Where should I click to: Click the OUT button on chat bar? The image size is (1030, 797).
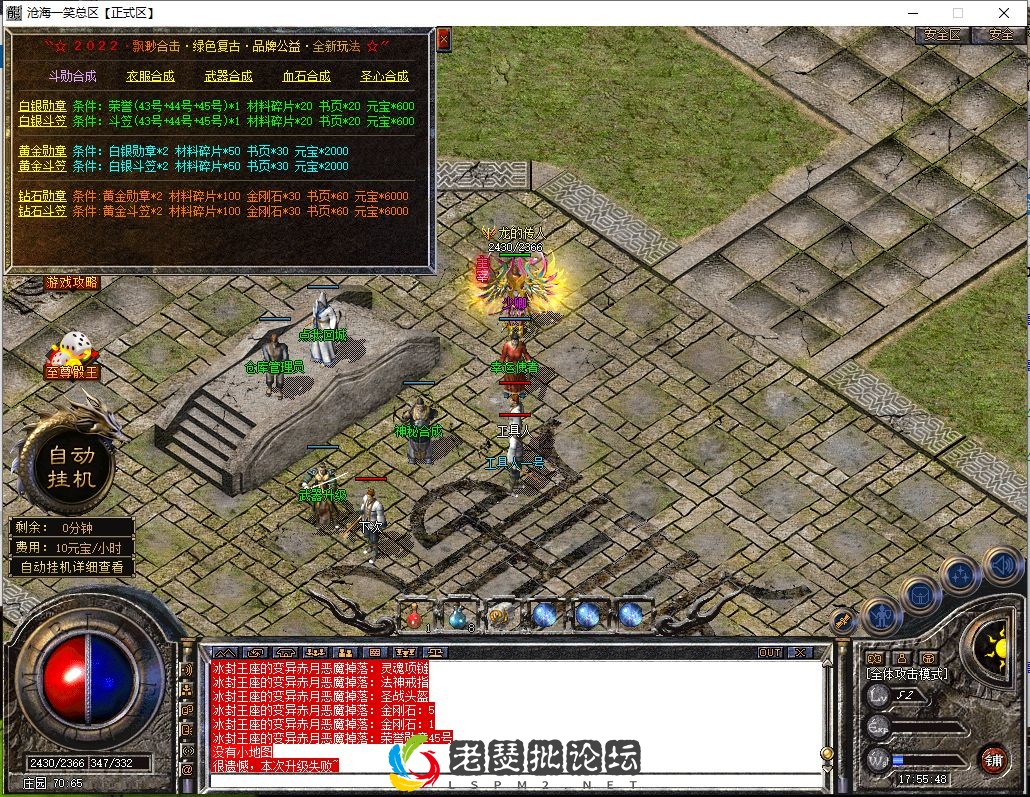[x=769, y=652]
